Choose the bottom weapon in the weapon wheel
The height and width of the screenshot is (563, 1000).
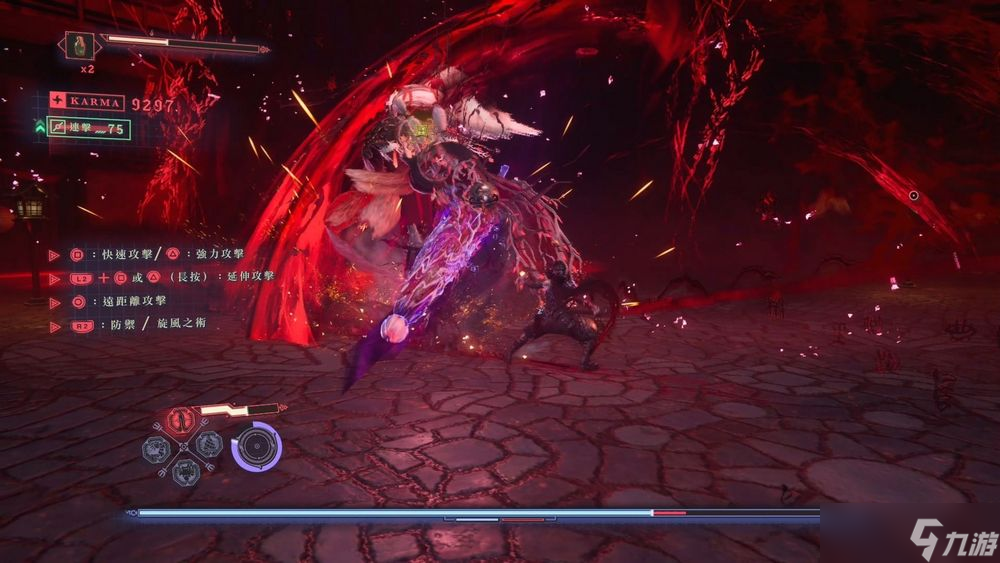pos(184,469)
